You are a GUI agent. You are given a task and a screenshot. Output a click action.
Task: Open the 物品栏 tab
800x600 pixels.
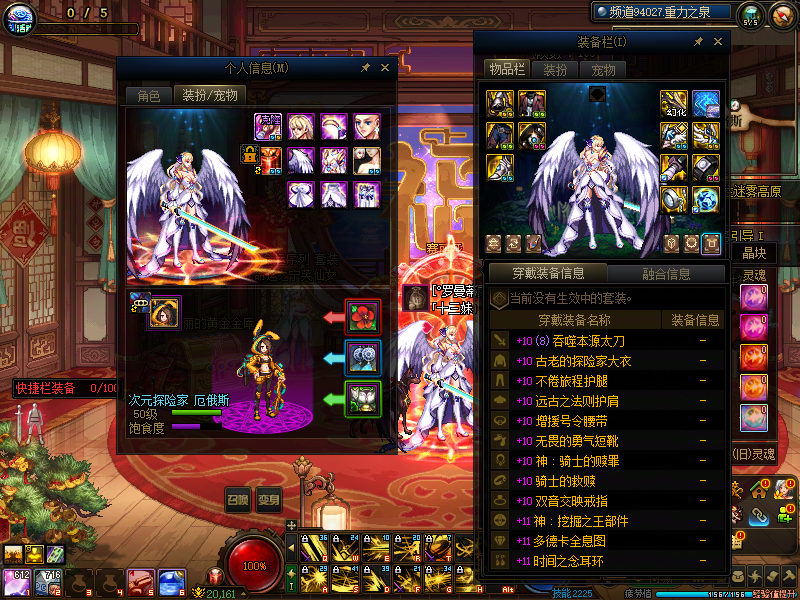tap(507, 69)
